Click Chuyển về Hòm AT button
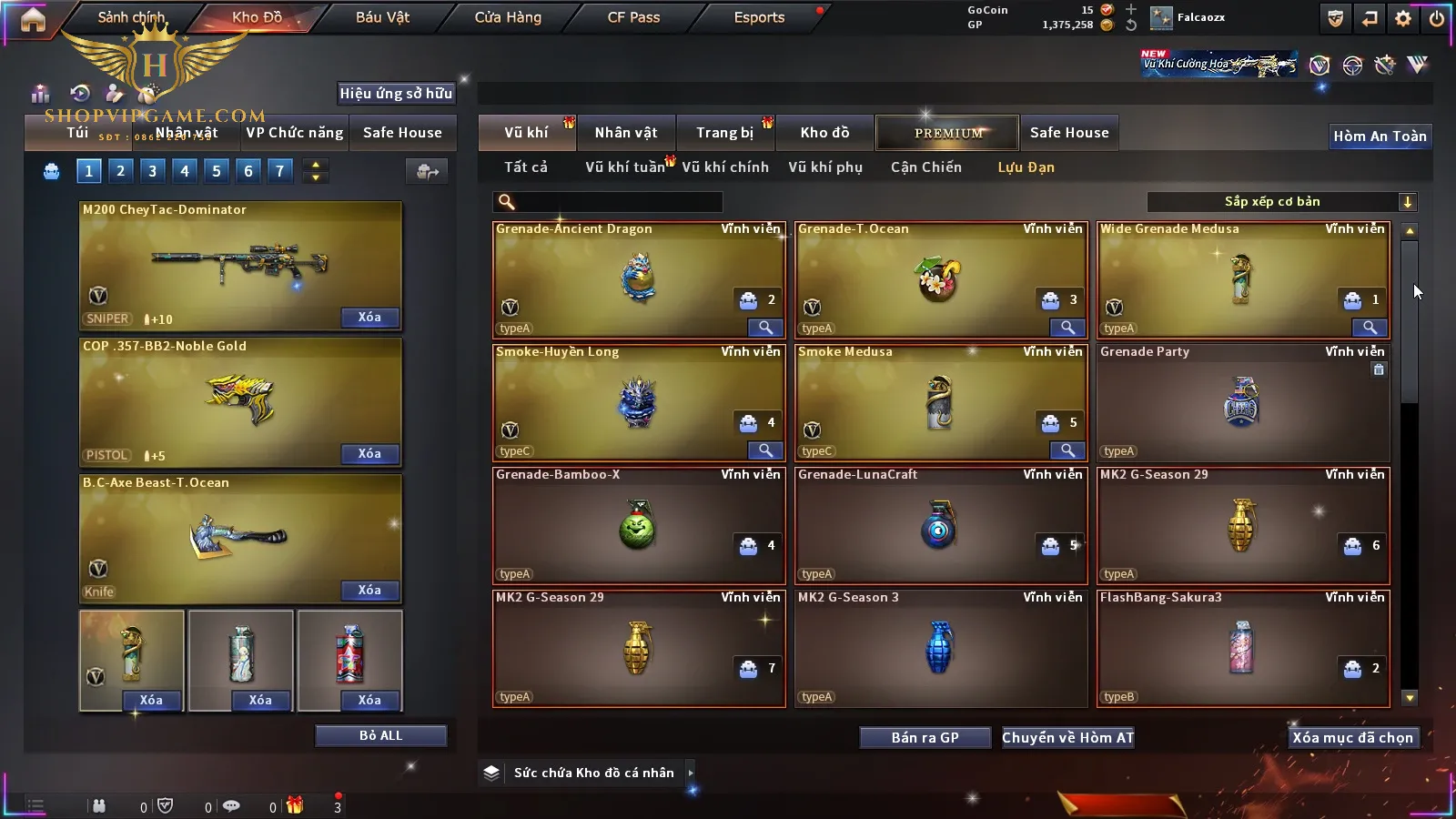The width and height of the screenshot is (1456, 819). tap(1068, 738)
